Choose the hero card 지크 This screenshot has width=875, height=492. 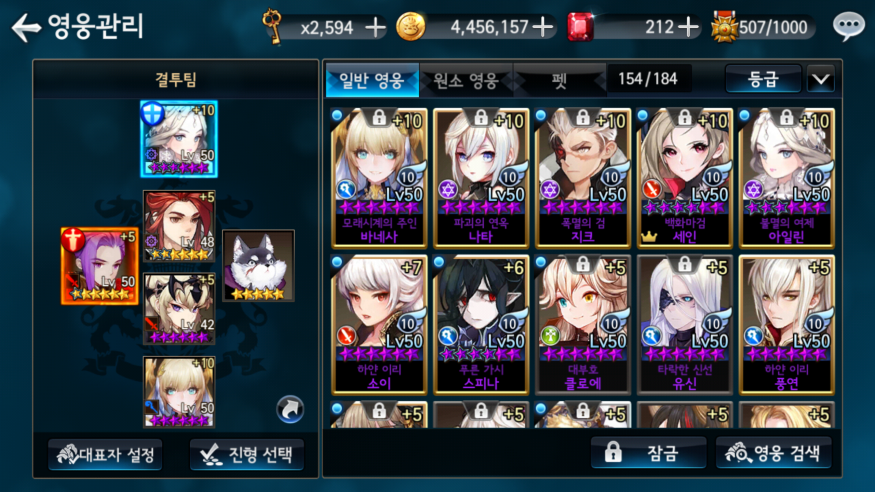coord(584,178)
